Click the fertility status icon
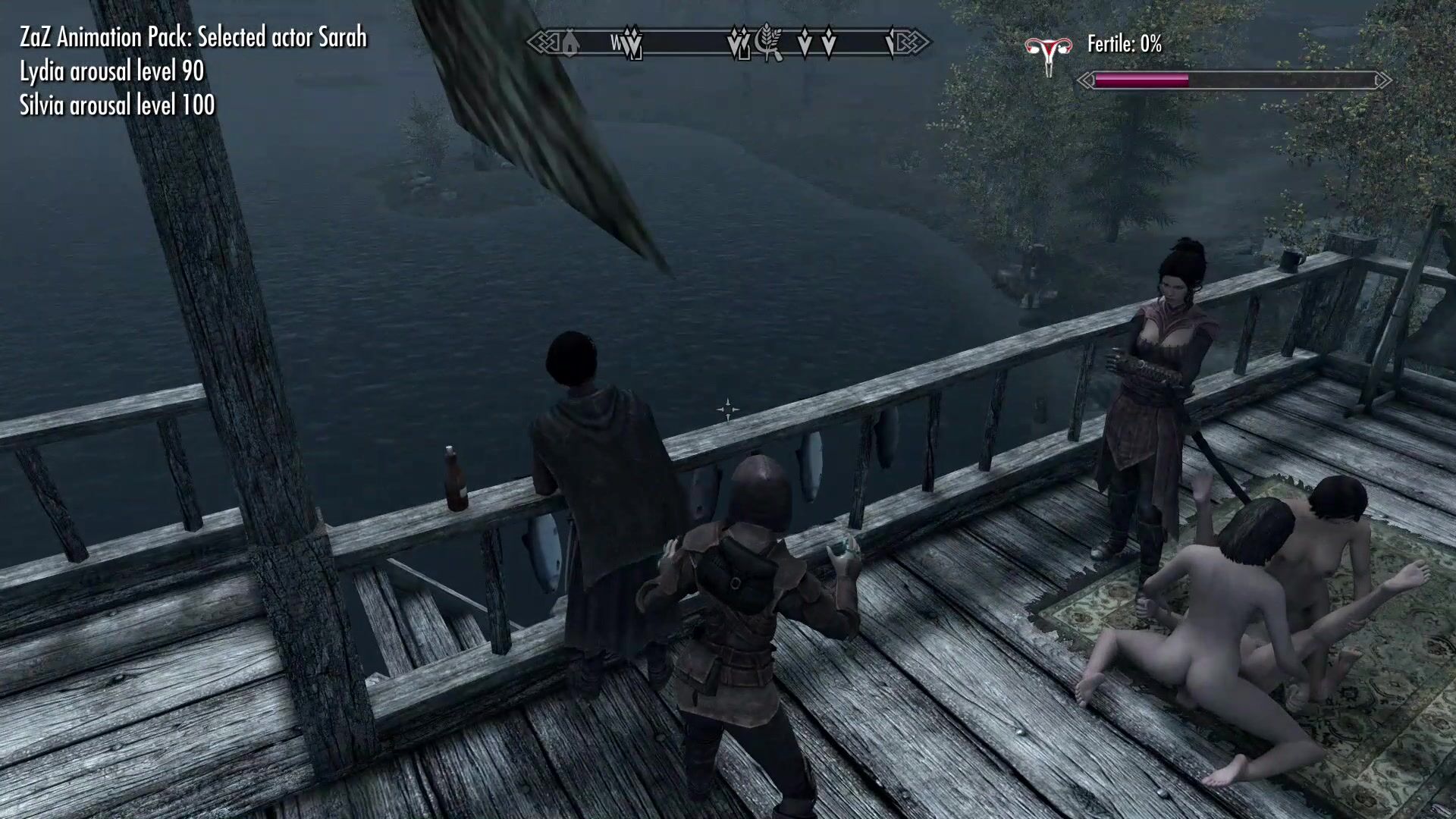This screenshot has width=1456, height=819. coord(1049,53)
